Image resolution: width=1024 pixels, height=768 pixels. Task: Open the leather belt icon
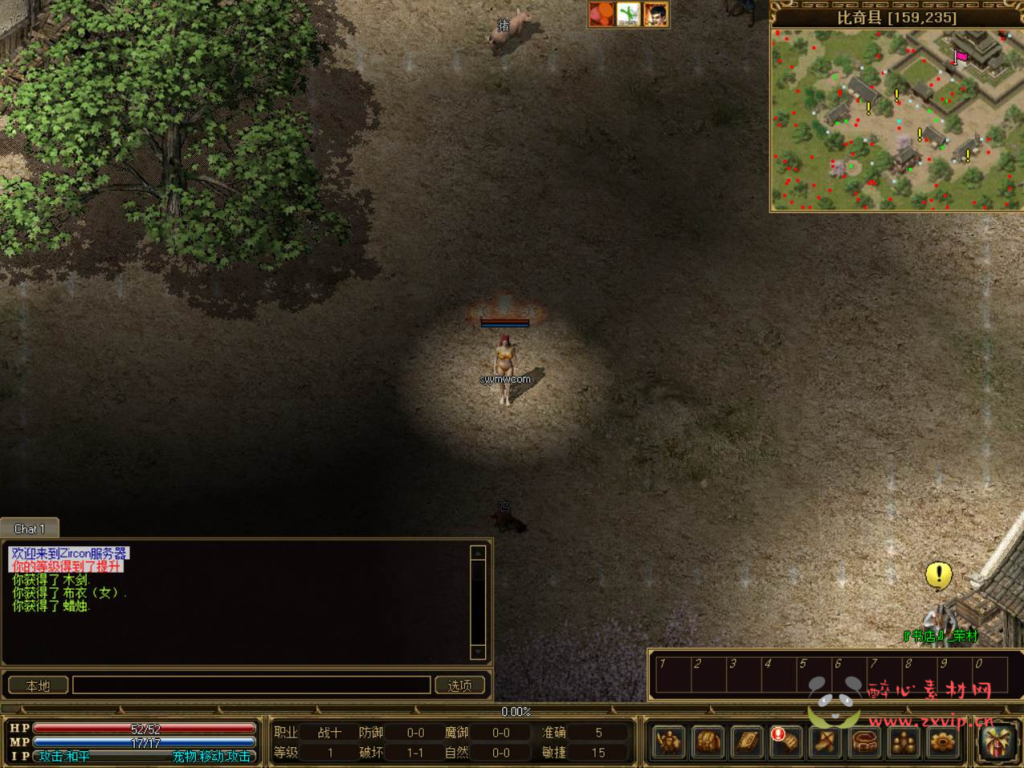pos(865,741)
